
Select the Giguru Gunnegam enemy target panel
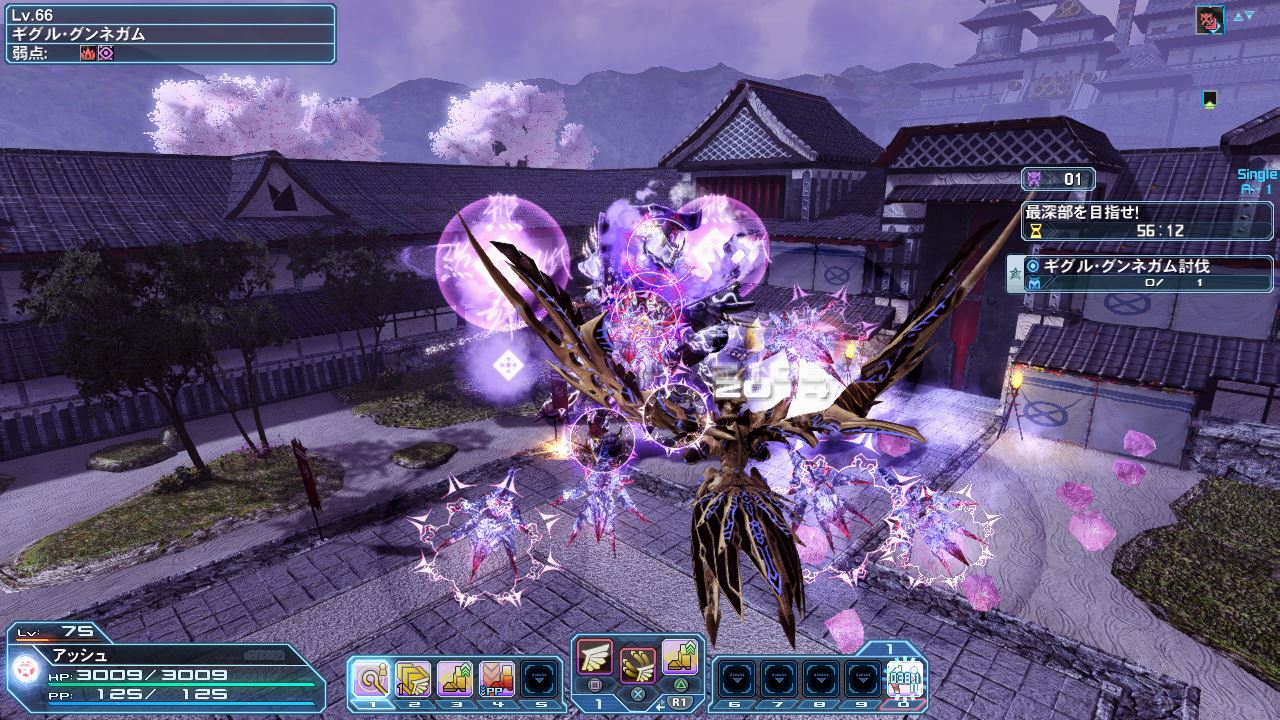168,34
